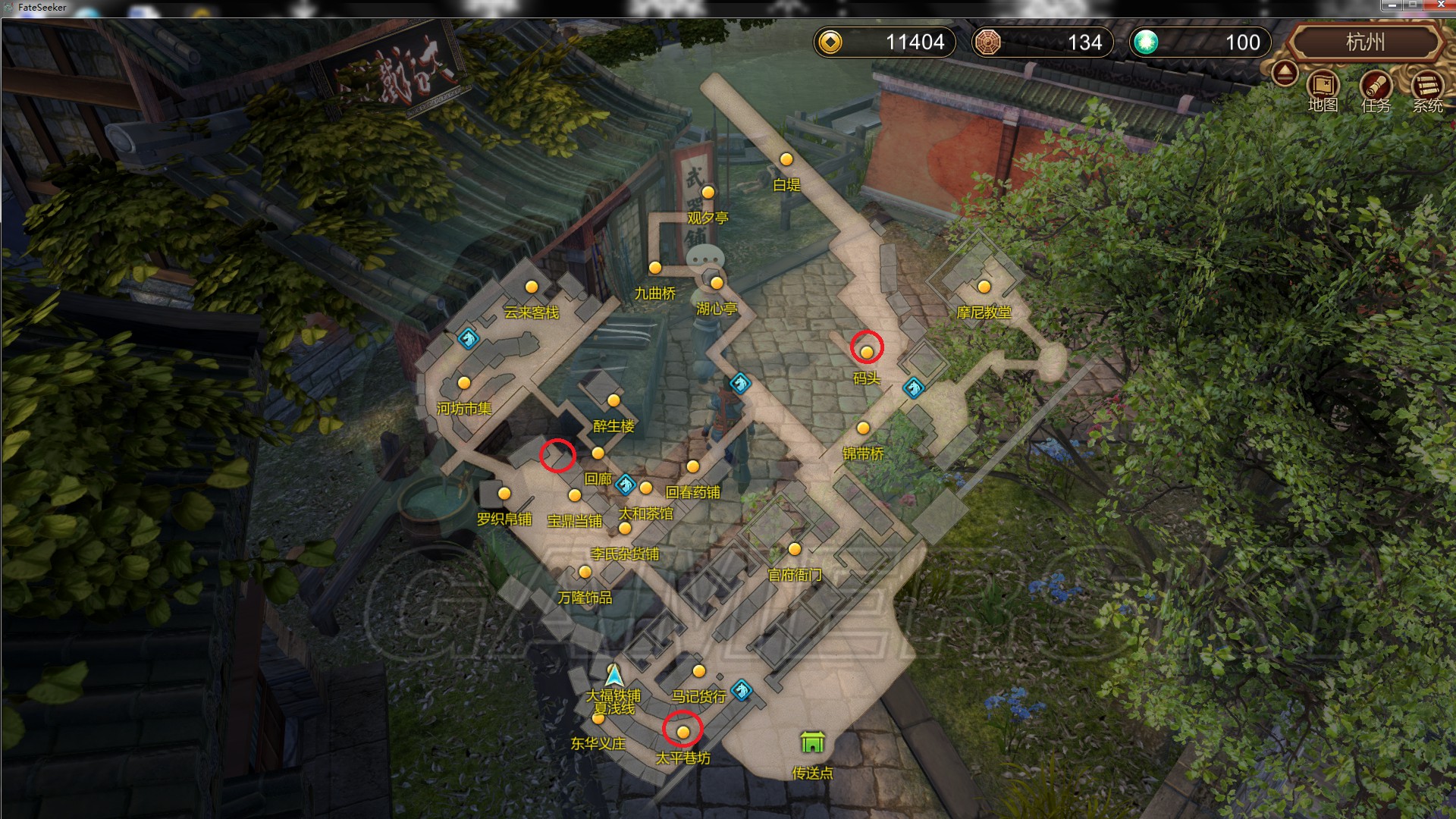Select the 云来客栈 inn marker
The height and width of the screenshot is (819, 1456).
[x=532, y=287]
